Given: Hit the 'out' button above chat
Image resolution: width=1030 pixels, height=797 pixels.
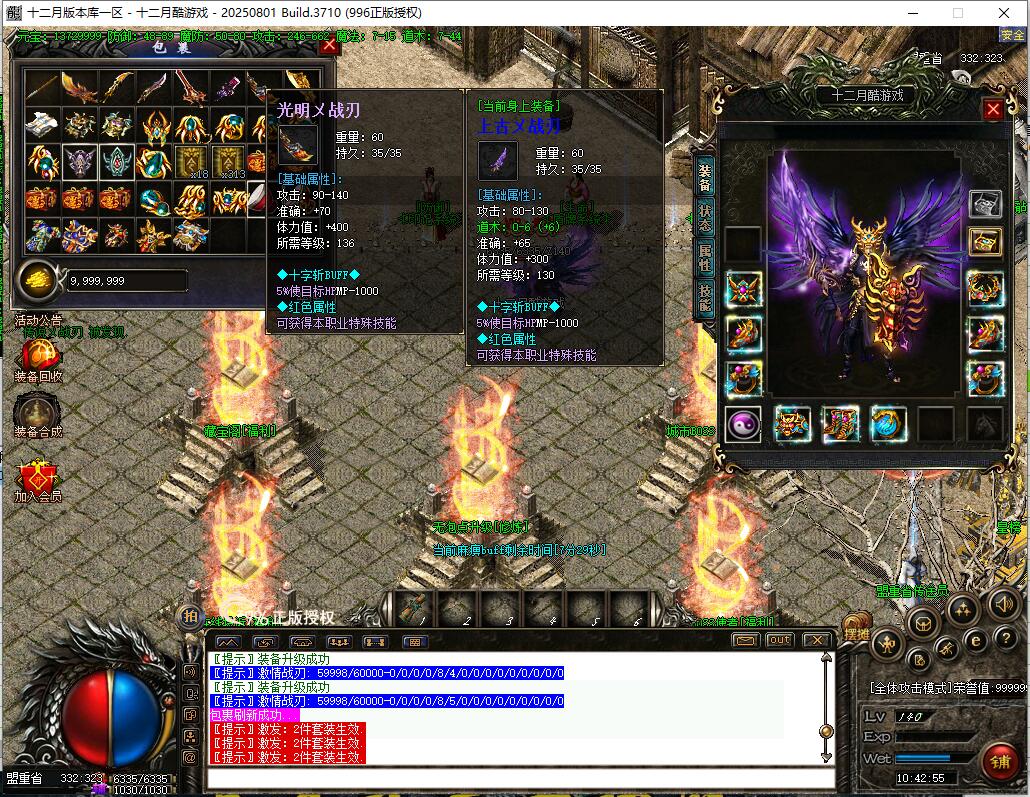Looking at the screenshot, I should point(779,640).
